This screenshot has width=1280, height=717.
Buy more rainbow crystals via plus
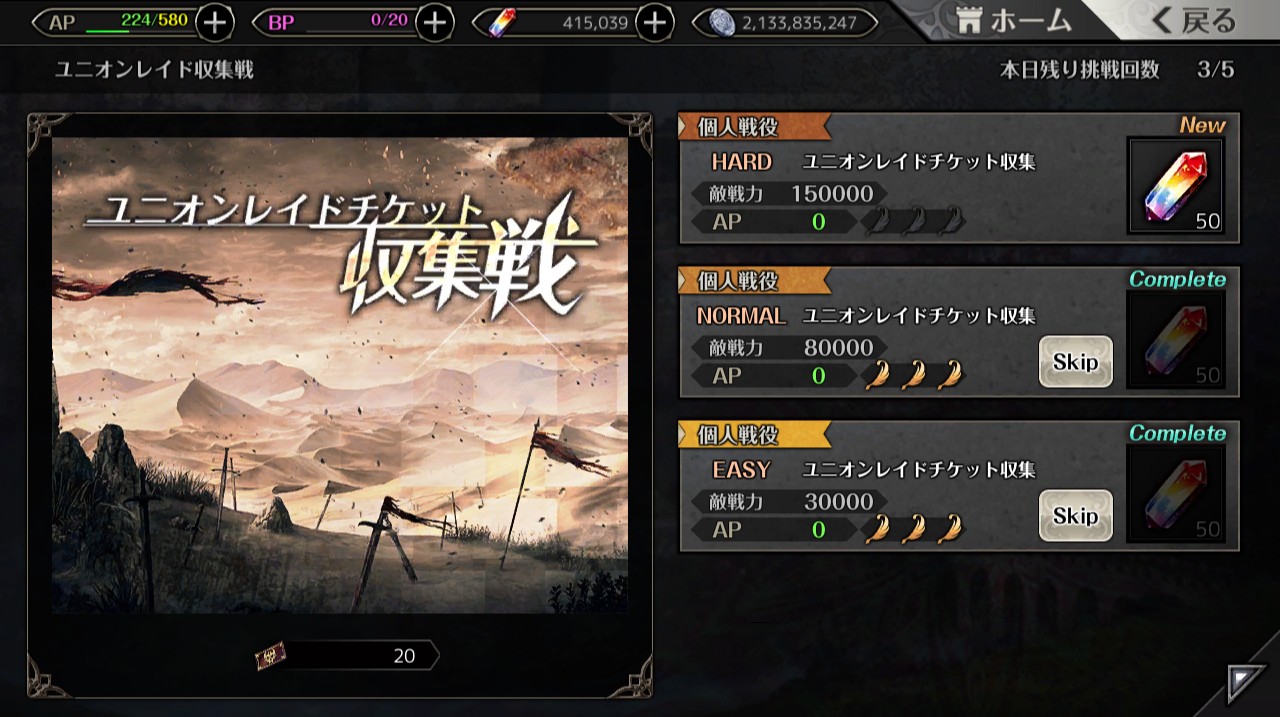(x=654, y=22)
